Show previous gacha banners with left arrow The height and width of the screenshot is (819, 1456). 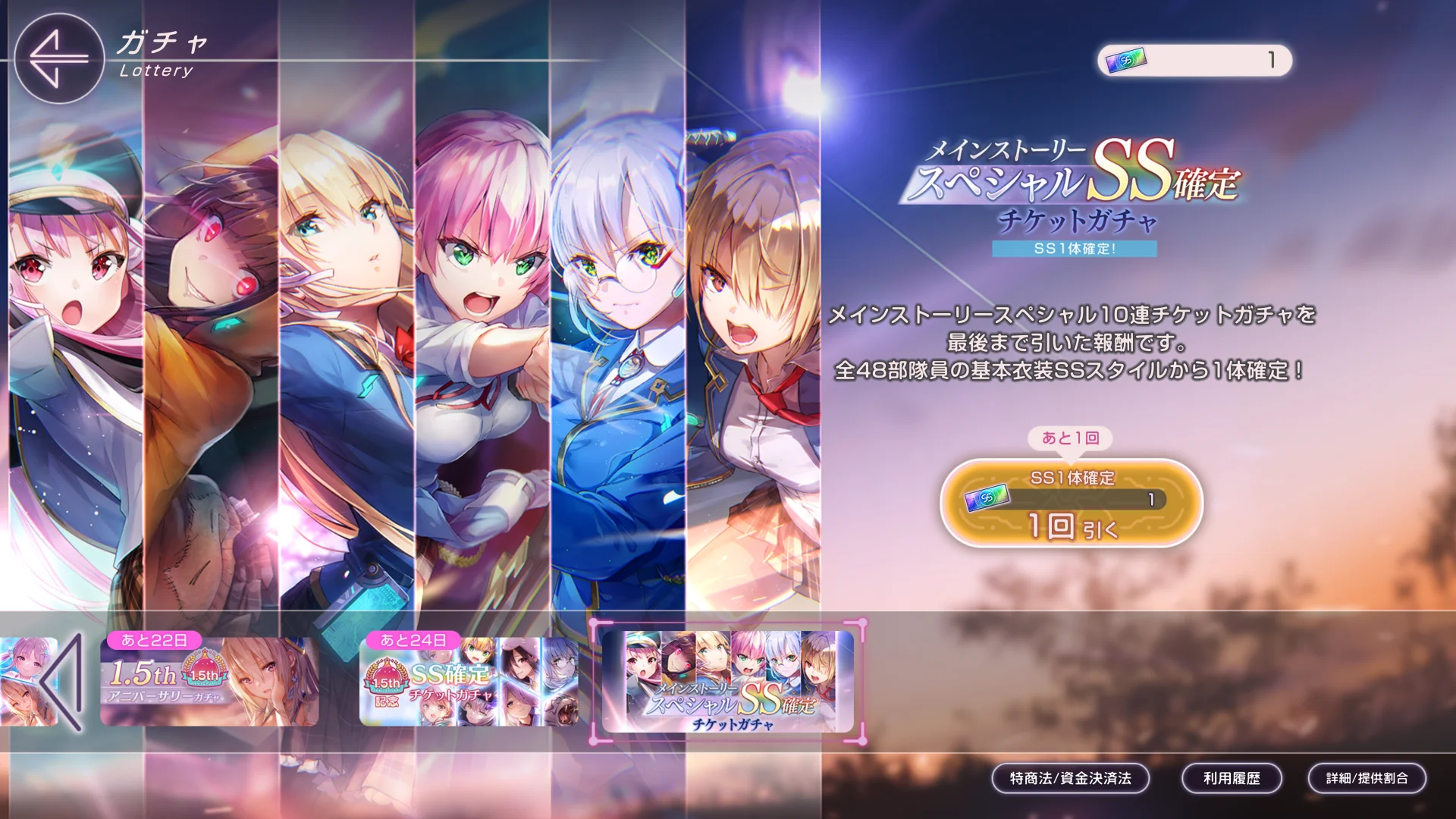click(64, 682)
